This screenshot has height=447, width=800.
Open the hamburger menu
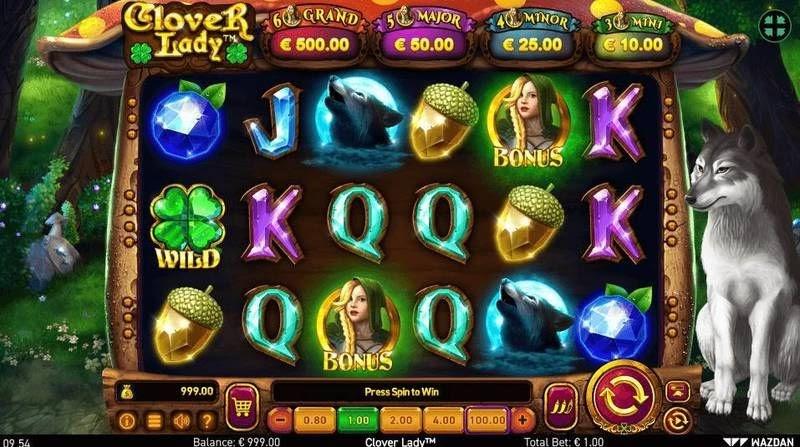pyautogui.click(x=154, y=421)
